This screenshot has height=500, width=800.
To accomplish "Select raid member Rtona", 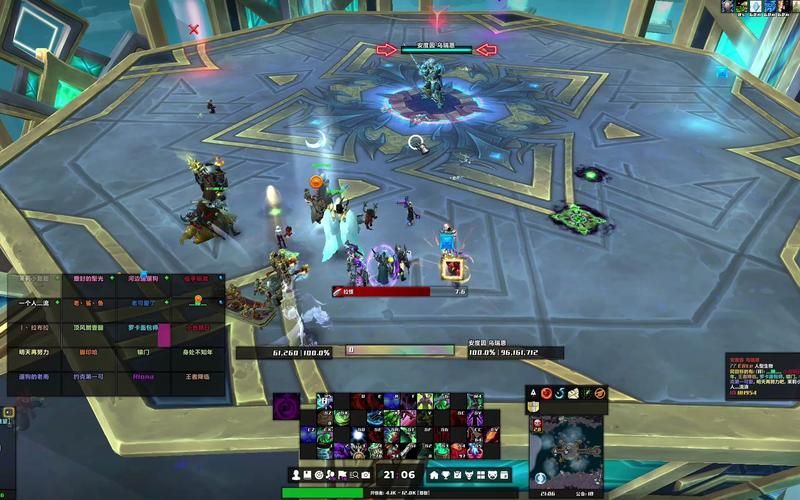I will coord(143,377).
